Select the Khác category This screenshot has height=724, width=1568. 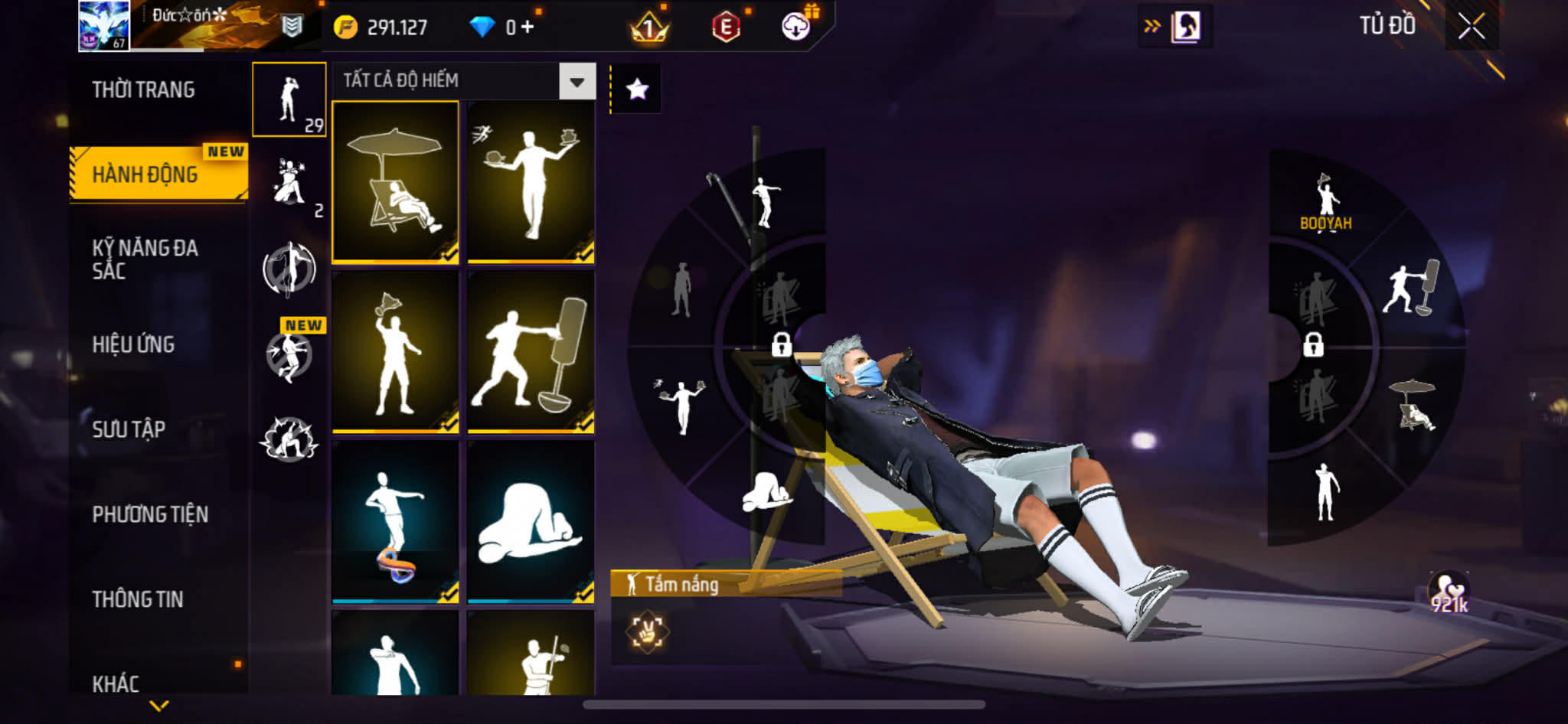(116, 683)
